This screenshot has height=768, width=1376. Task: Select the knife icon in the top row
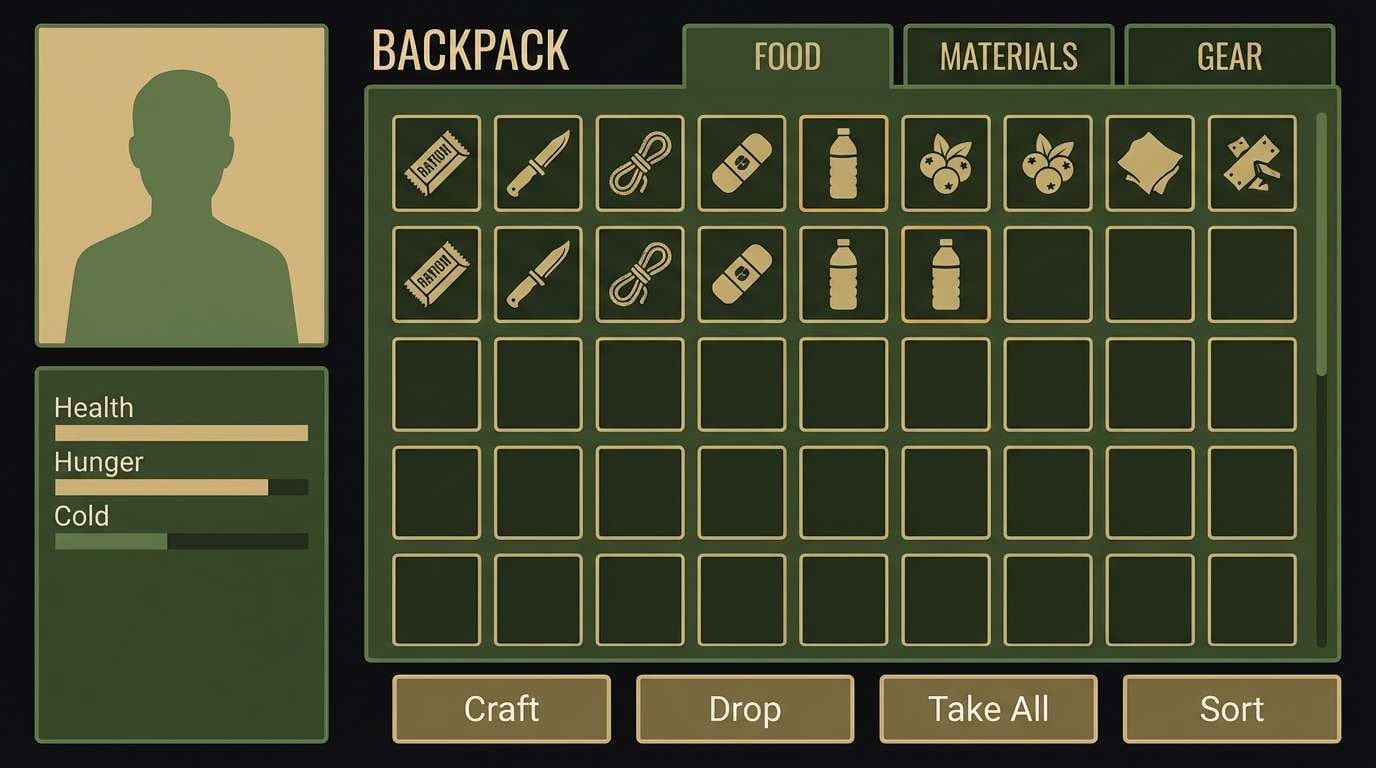538,164
